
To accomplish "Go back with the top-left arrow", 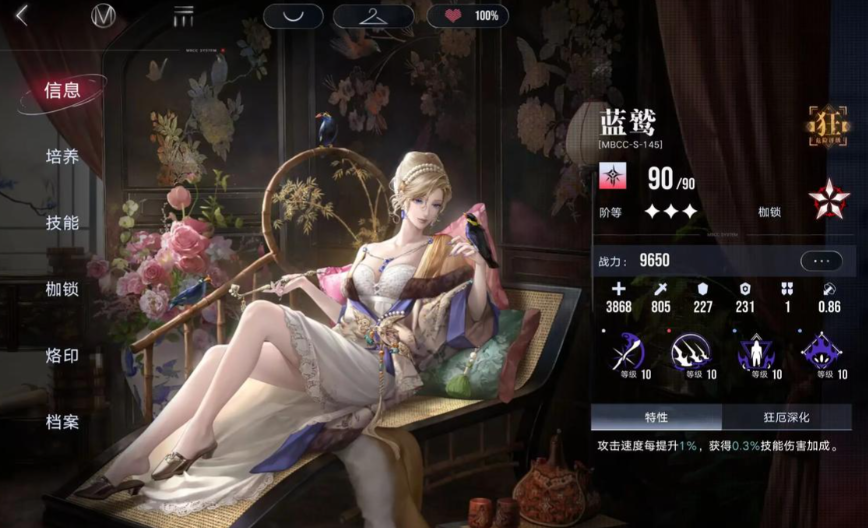I will tap(21, 15).
